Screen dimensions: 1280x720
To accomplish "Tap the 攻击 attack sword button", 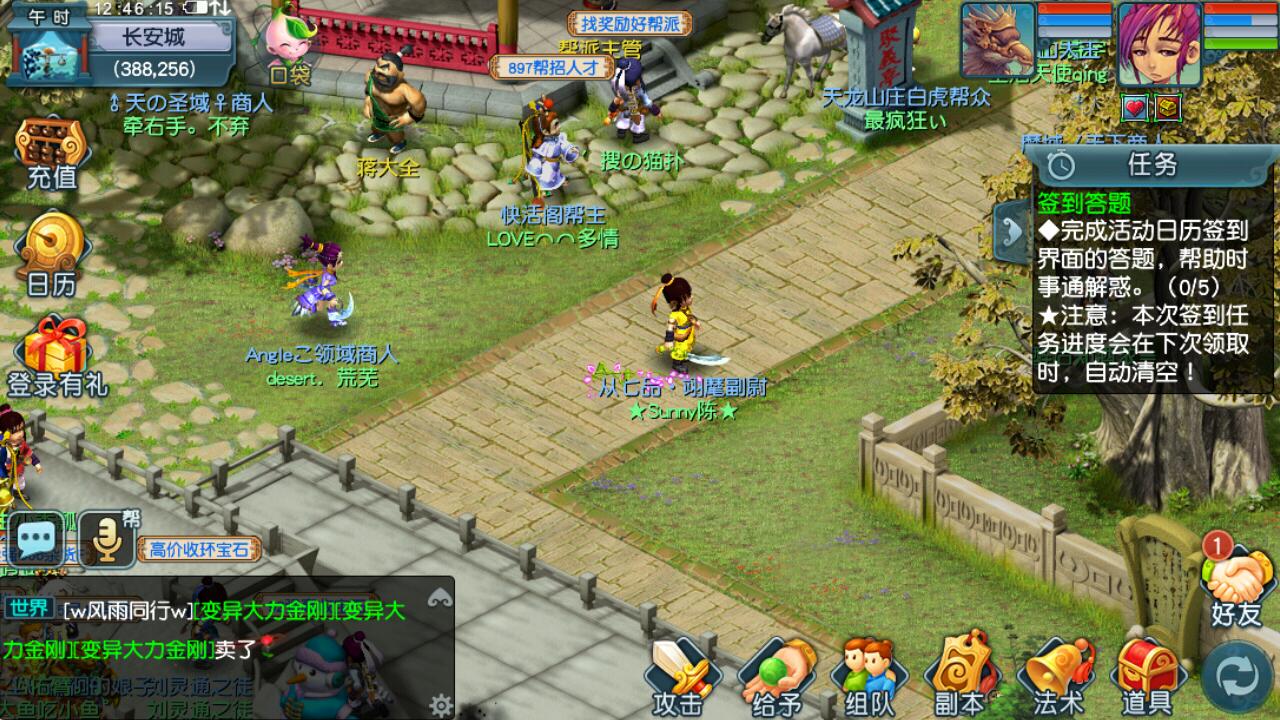I will (681, 677).
